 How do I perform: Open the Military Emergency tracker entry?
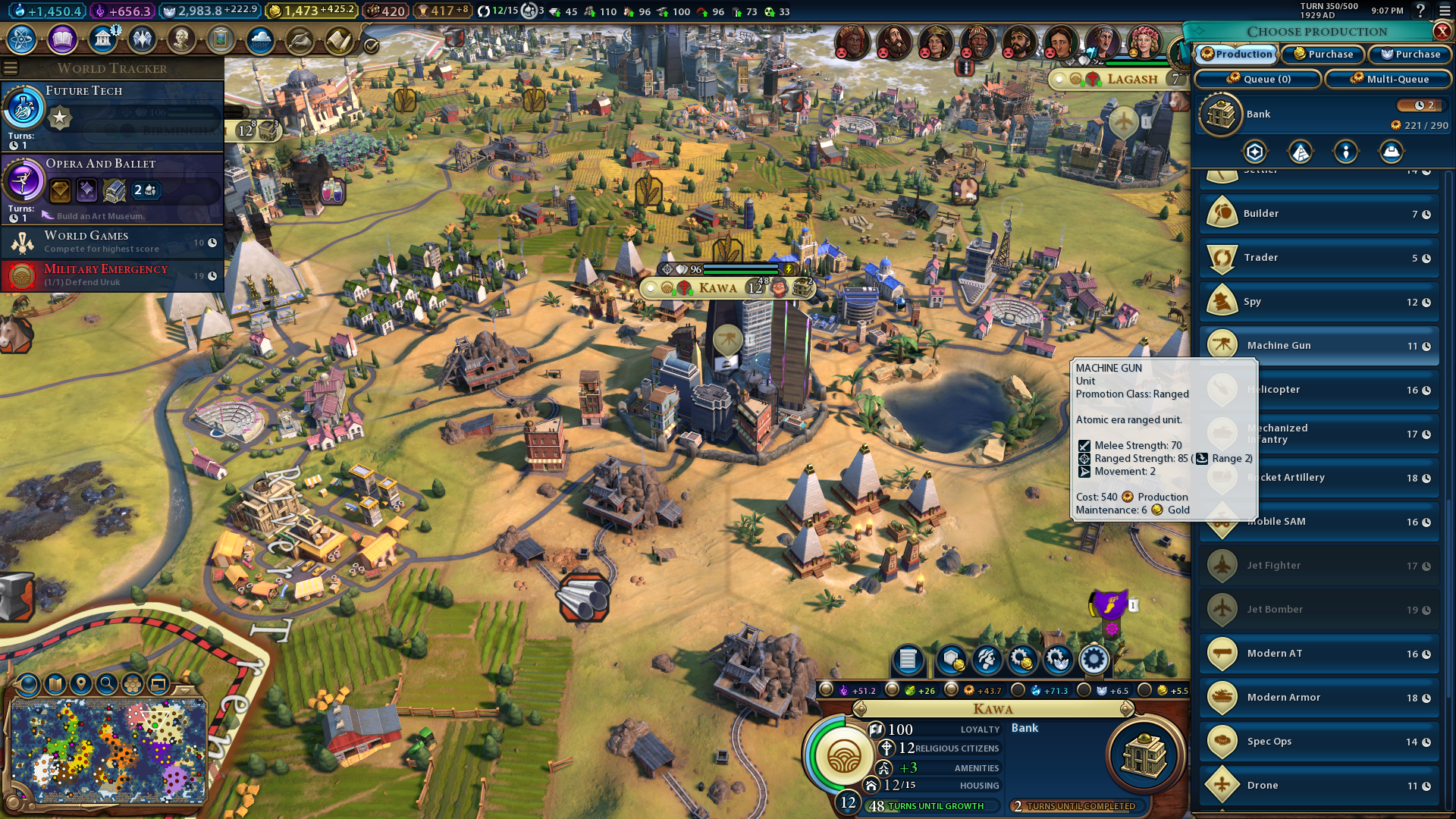pos(112,275)
